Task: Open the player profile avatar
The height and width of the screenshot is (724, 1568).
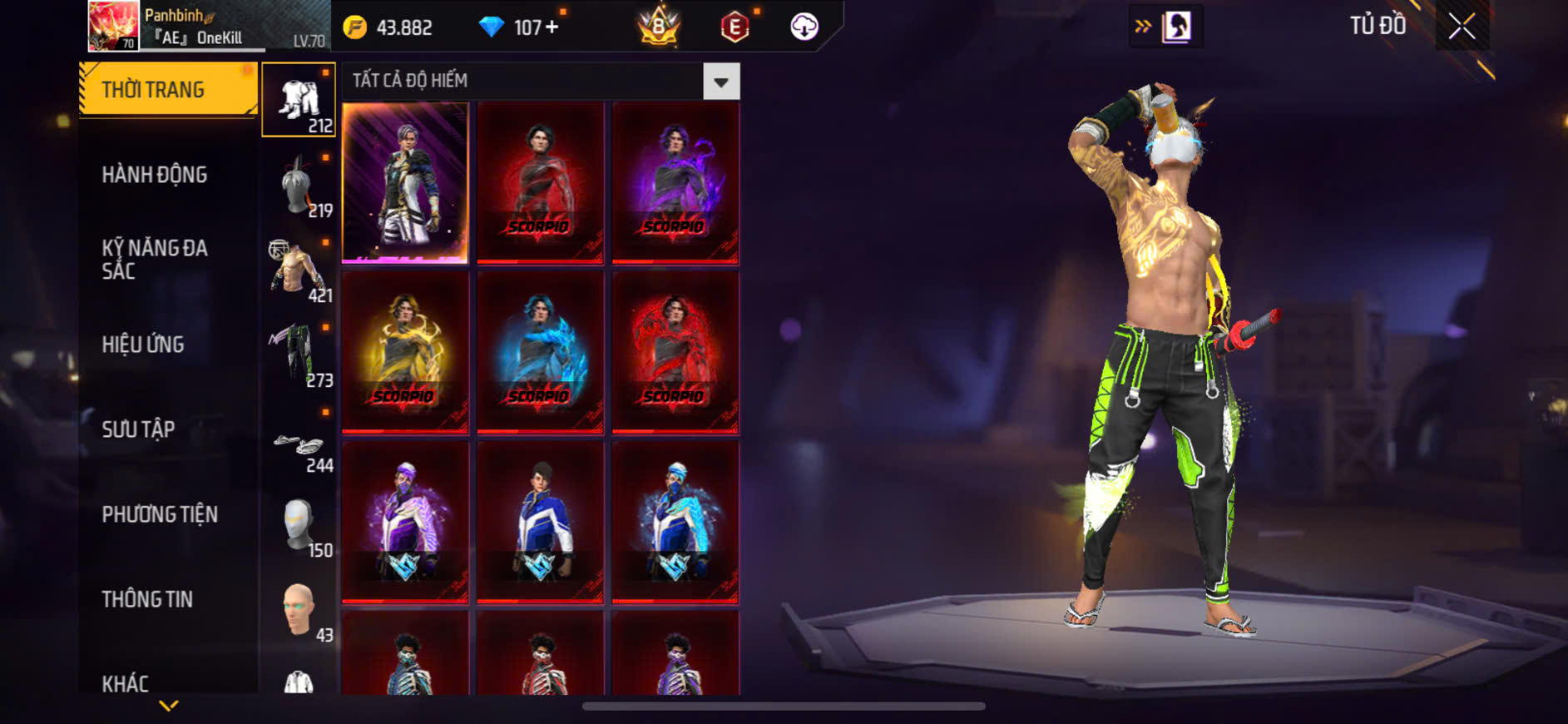Action: [x=113, y=26]
